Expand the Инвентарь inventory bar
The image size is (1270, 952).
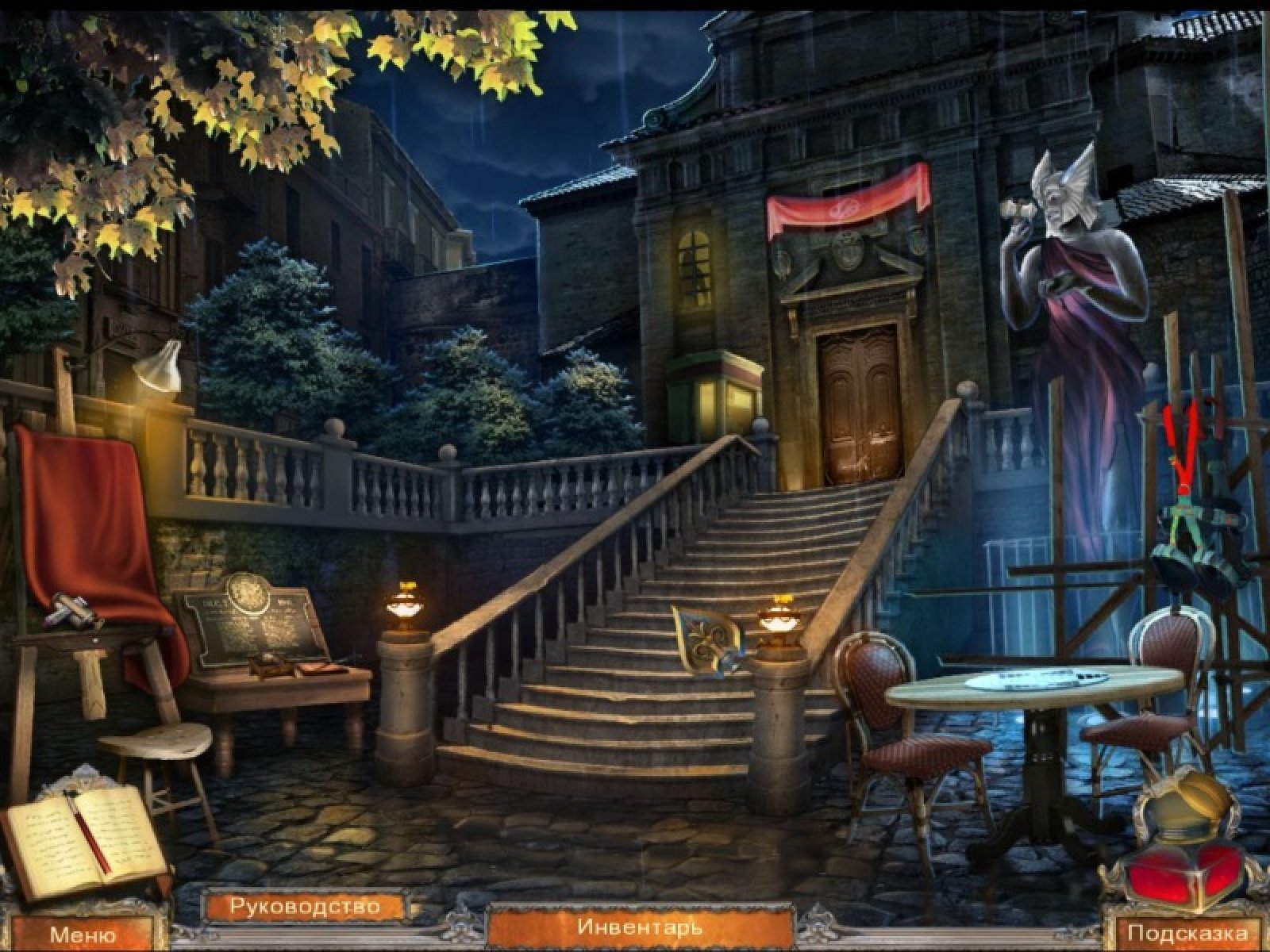tap(640, 926)
